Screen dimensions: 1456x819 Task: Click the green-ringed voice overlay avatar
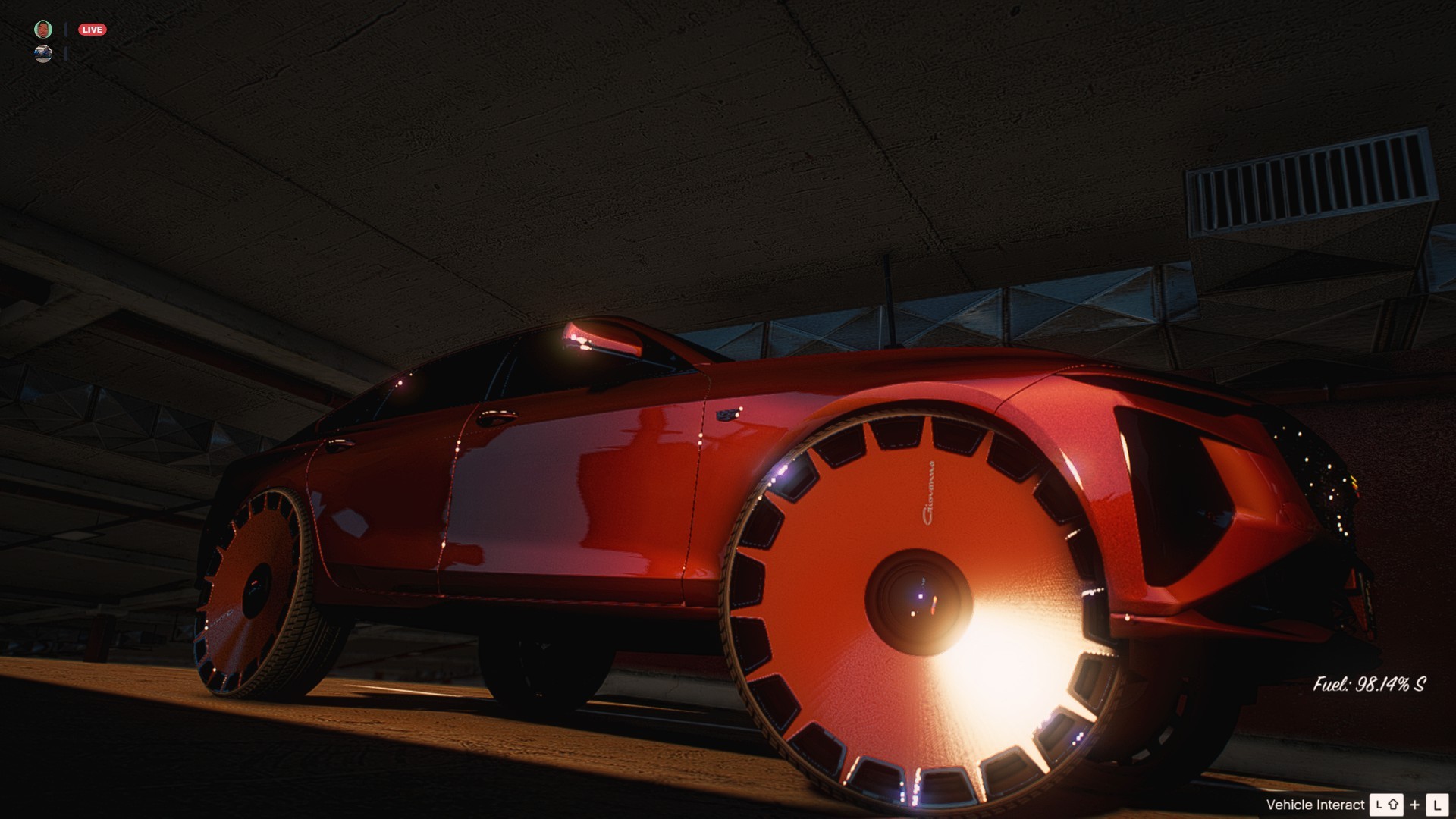pos(43,30)
